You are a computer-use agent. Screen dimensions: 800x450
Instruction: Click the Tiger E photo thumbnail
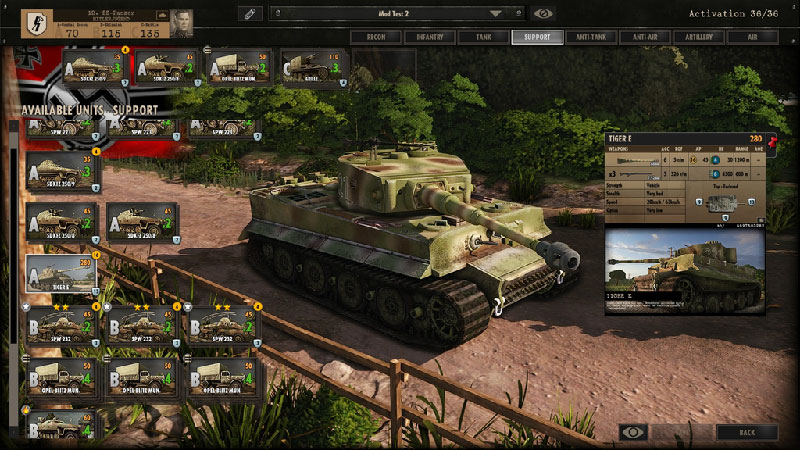[x=684, y=271]
